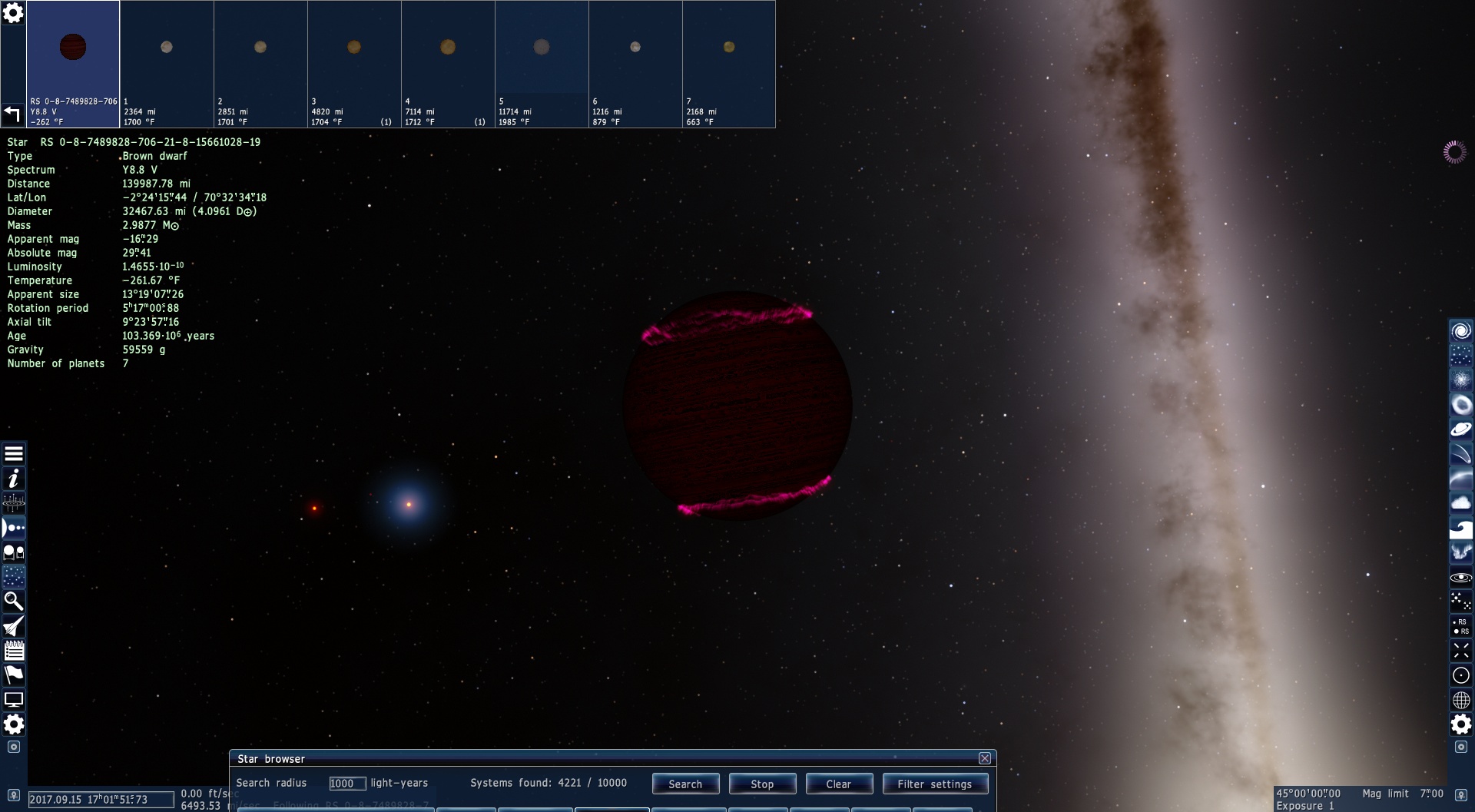Open Filter settings in Star browser
The image size is (1475, 812).
[x=935, y=784]
